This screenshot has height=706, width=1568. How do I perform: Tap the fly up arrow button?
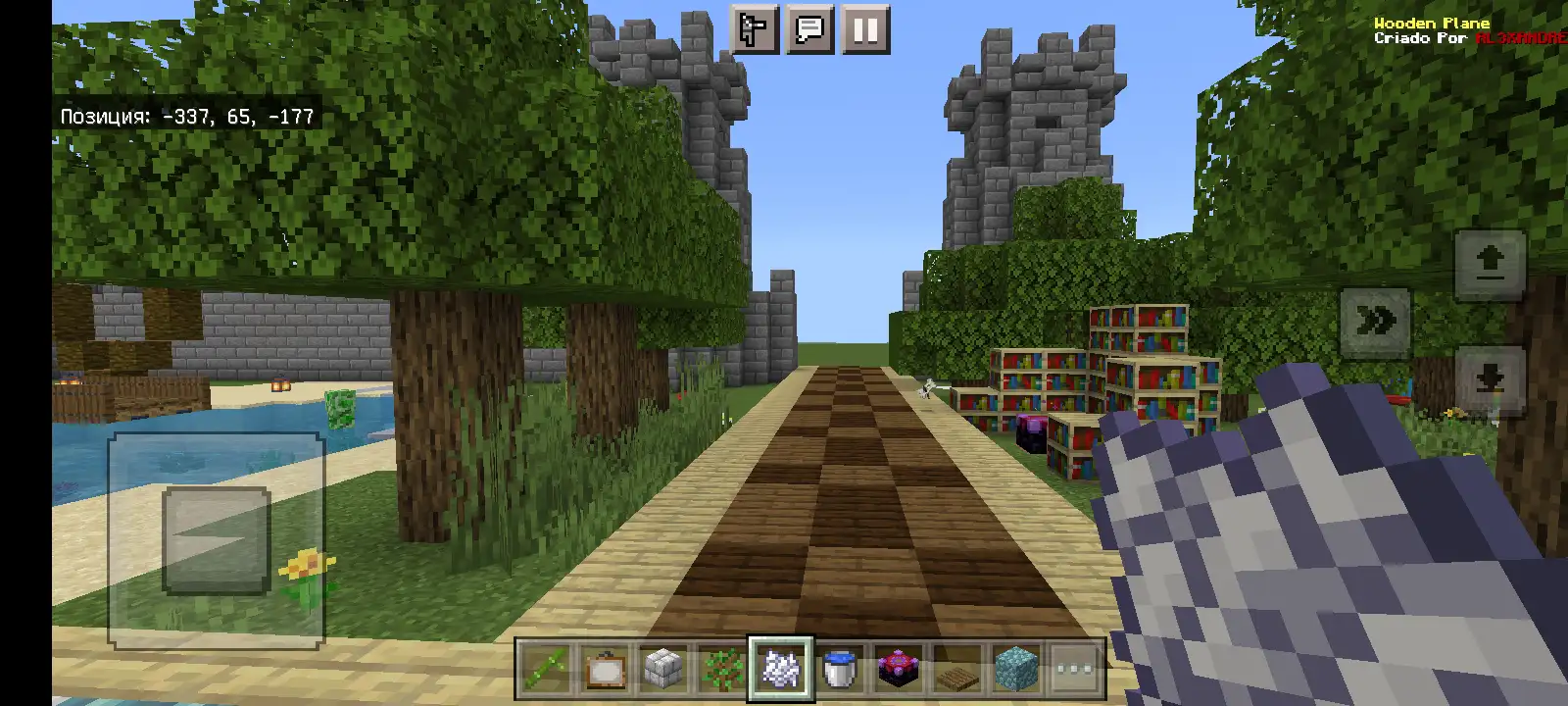1490,265
